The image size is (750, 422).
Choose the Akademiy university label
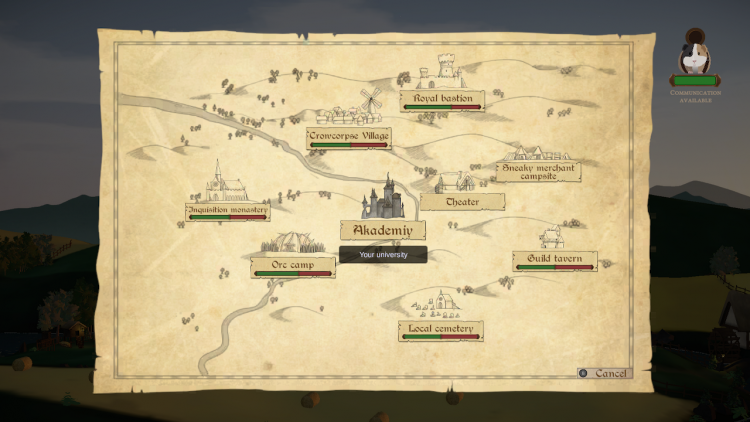click(383, 229)
